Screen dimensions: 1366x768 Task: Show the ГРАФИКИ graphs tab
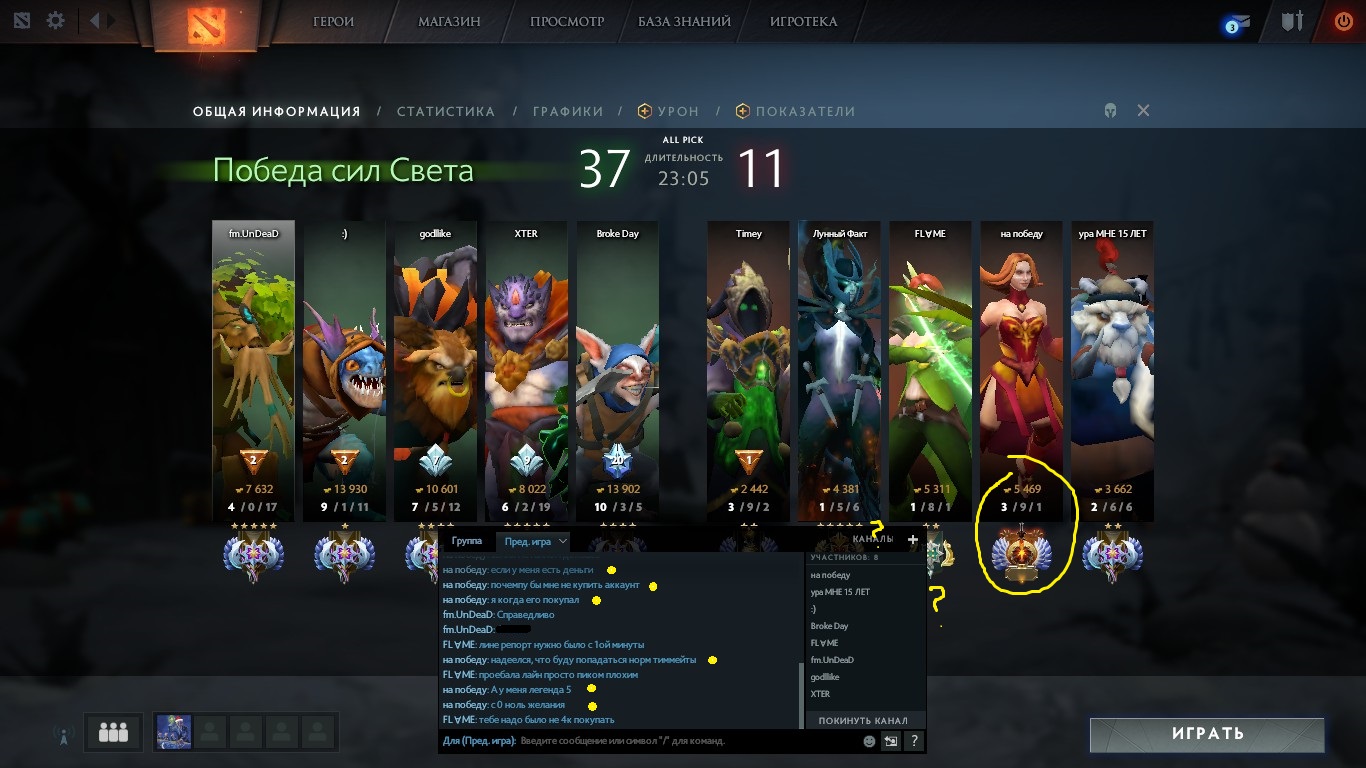pos(567,112)
